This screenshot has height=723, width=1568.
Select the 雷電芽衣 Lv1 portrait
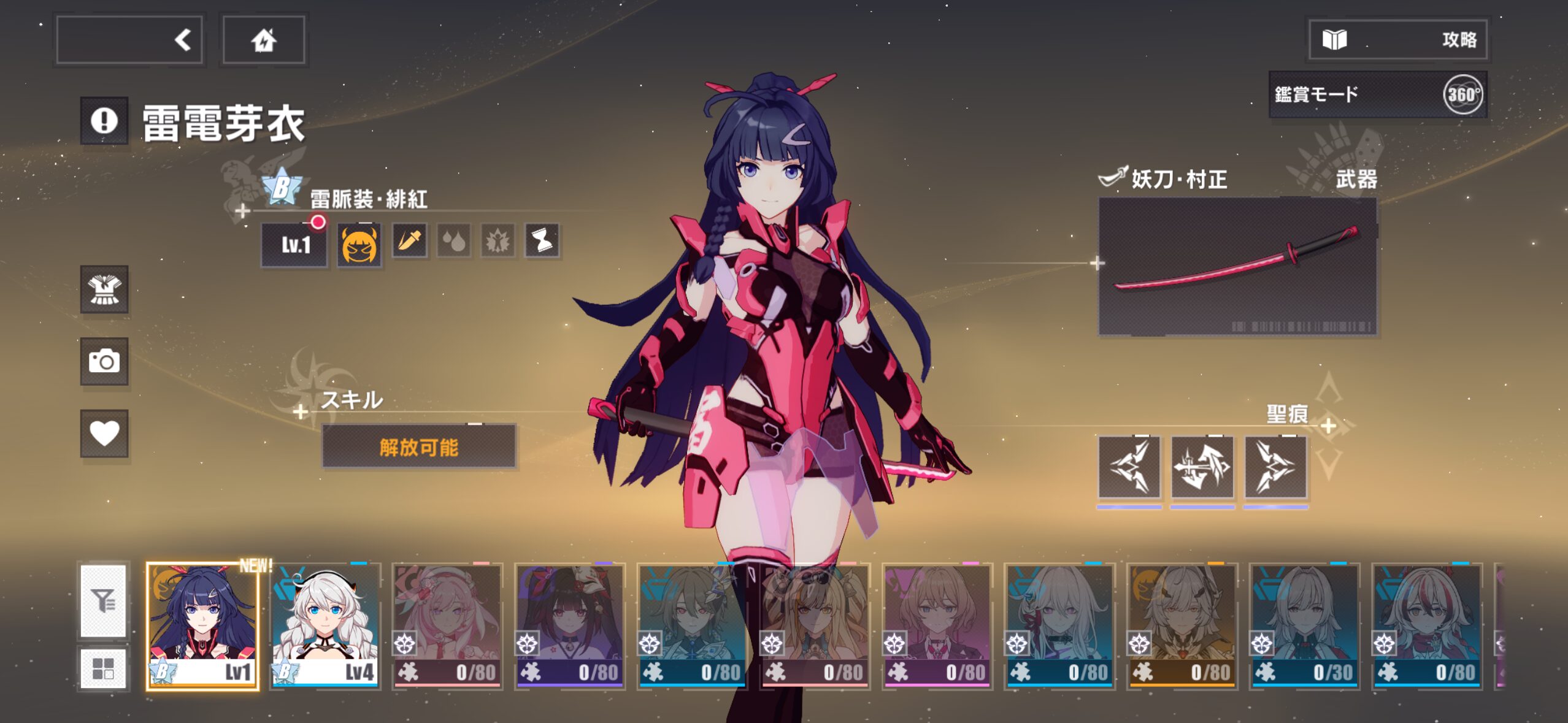pyautogui.click(x=202, y=625)
